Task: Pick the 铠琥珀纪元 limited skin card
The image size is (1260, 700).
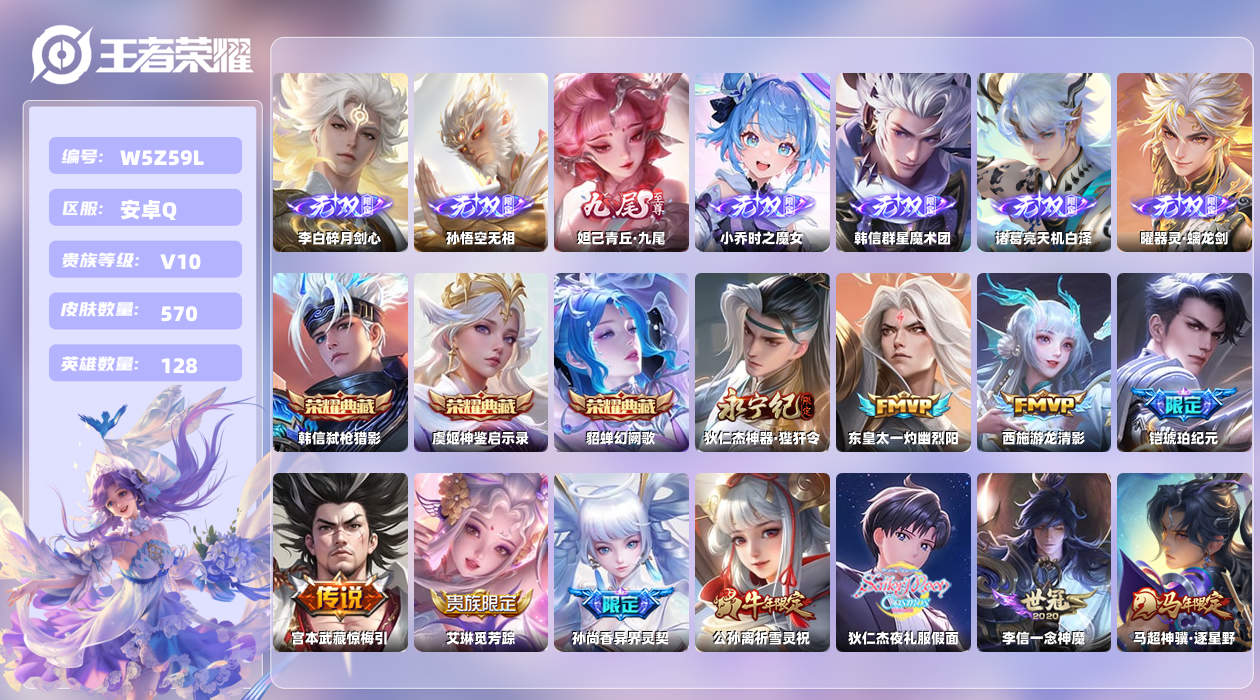Action: tap(1184, 362)
